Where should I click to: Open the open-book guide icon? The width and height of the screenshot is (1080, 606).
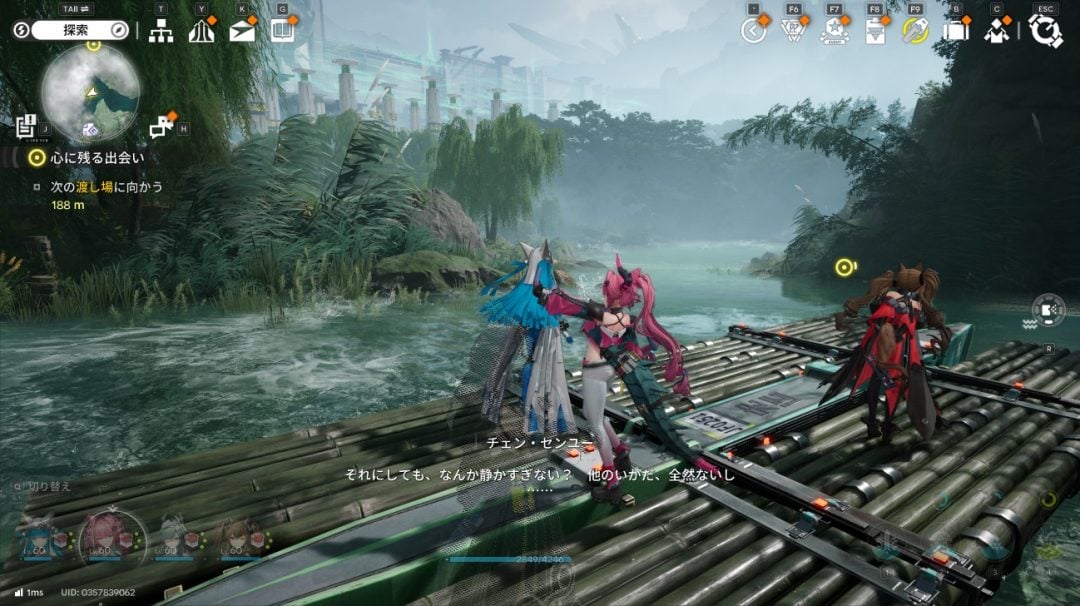(283, 30)
